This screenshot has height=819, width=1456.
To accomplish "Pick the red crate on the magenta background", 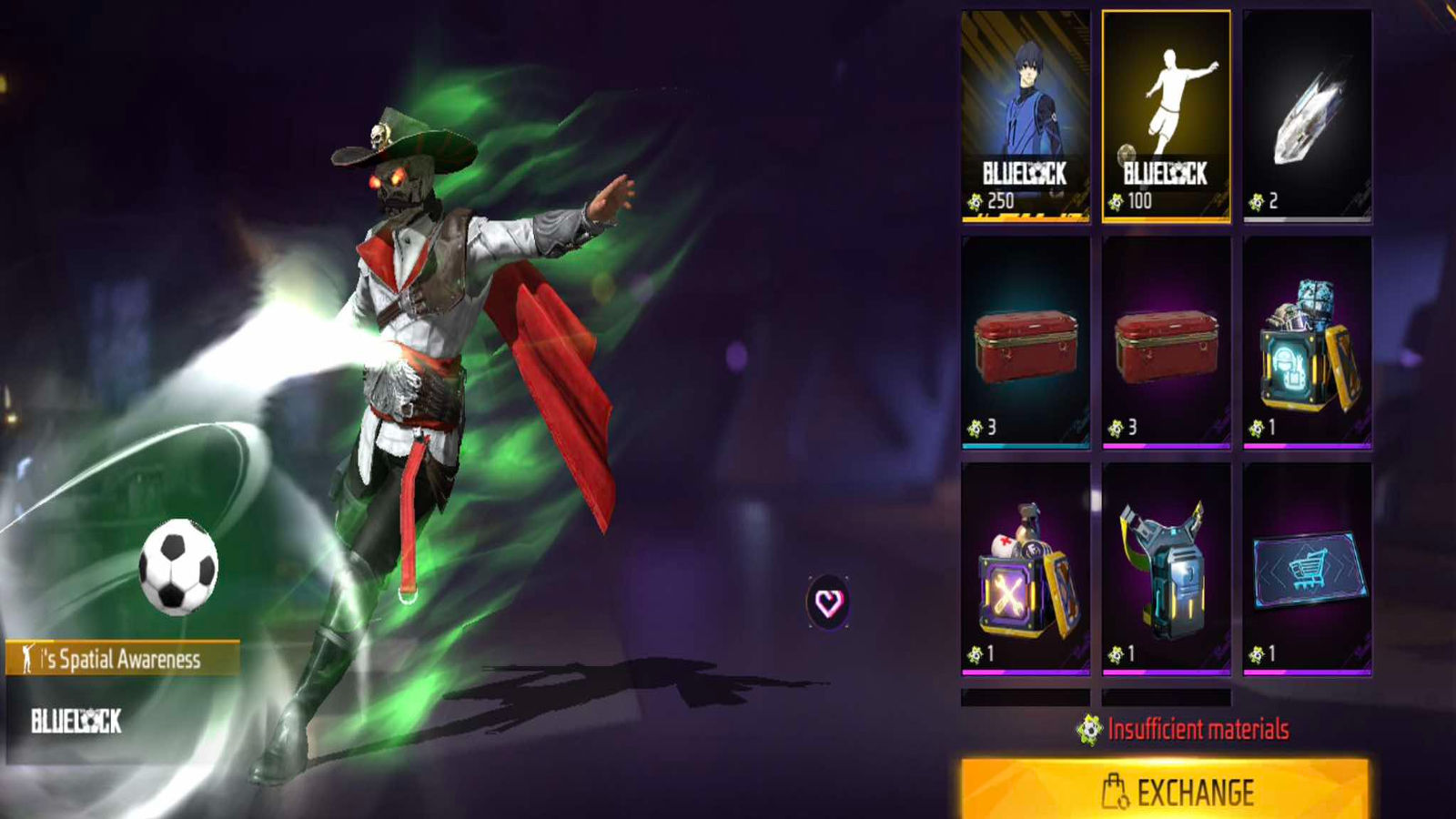I will coord(1166,342).
